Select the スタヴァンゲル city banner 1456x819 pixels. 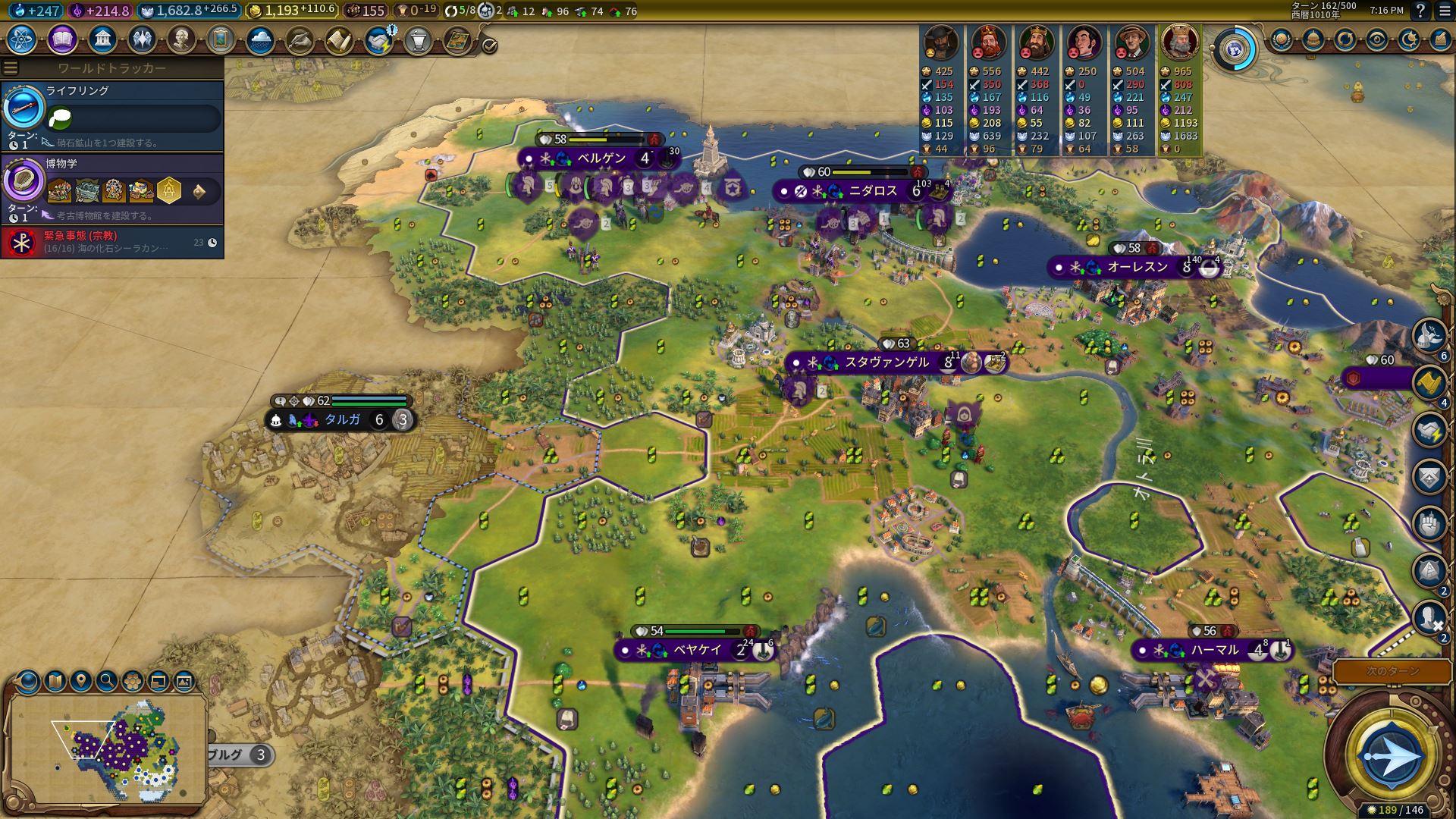pyautogui.click(x=886, y=362)
